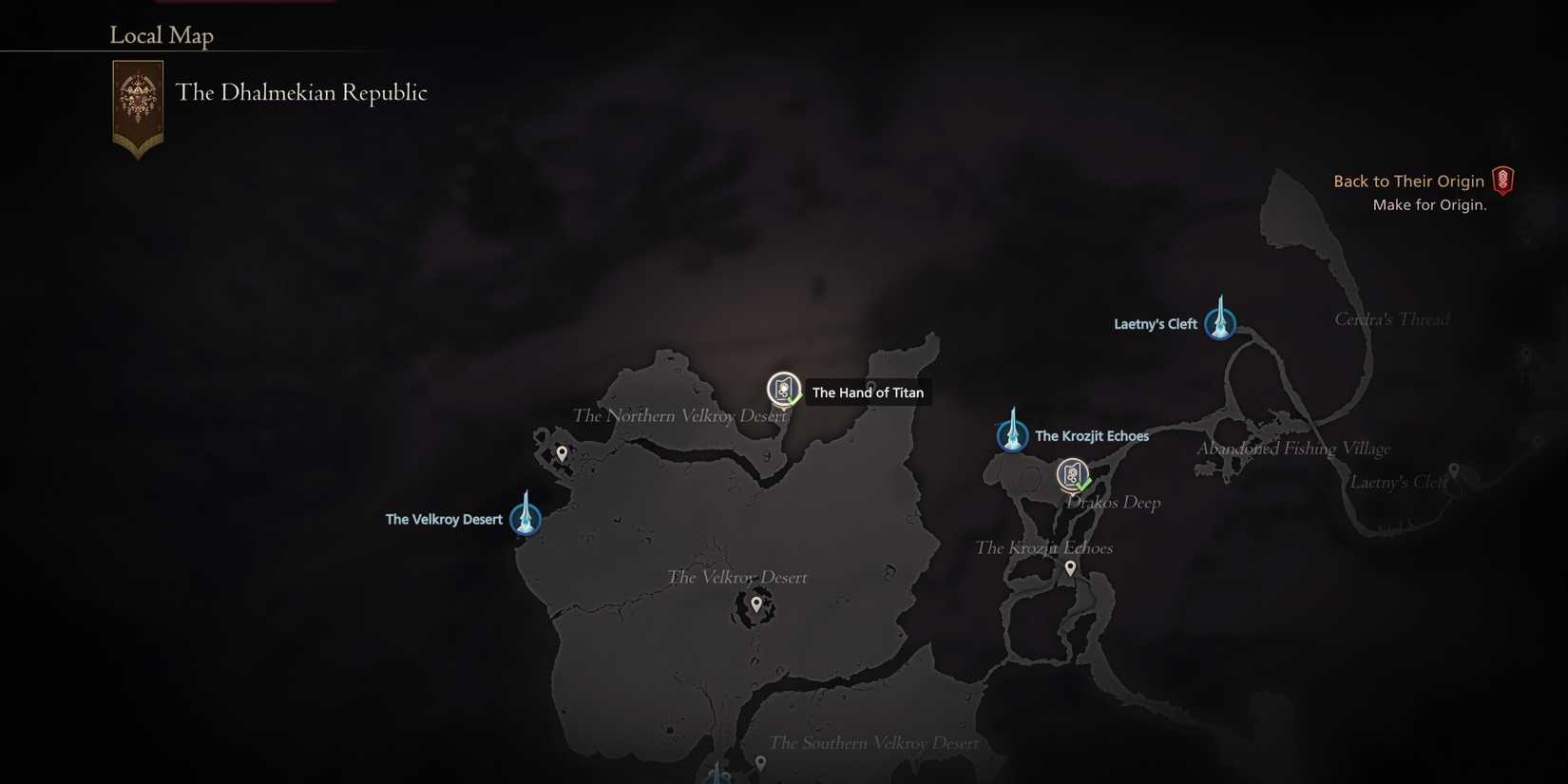Select the map pin in the central Velkroy Desert
1568x784 pixels.
click(755, 603)
